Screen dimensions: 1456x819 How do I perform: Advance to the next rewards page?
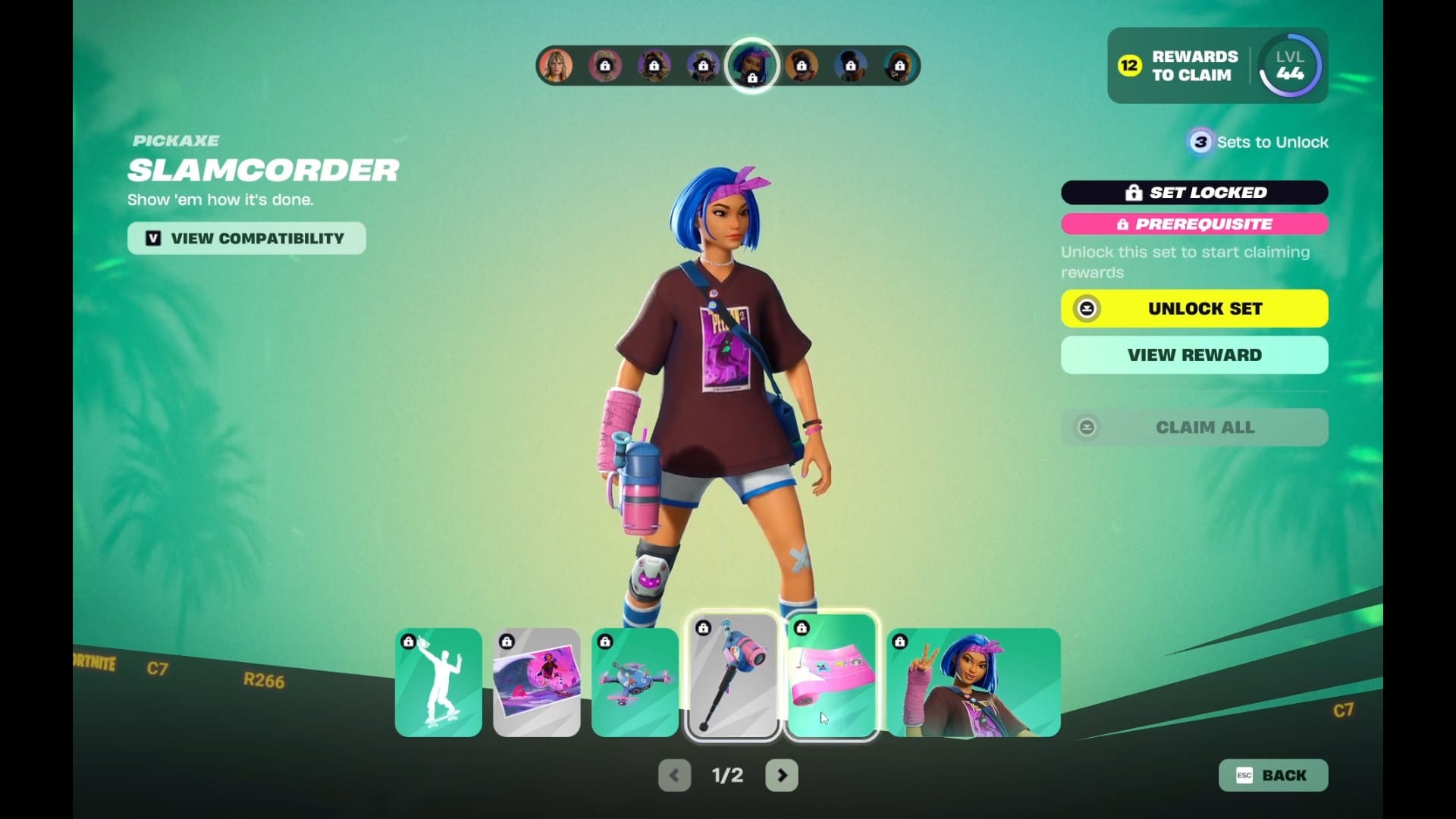coord(782,775)
